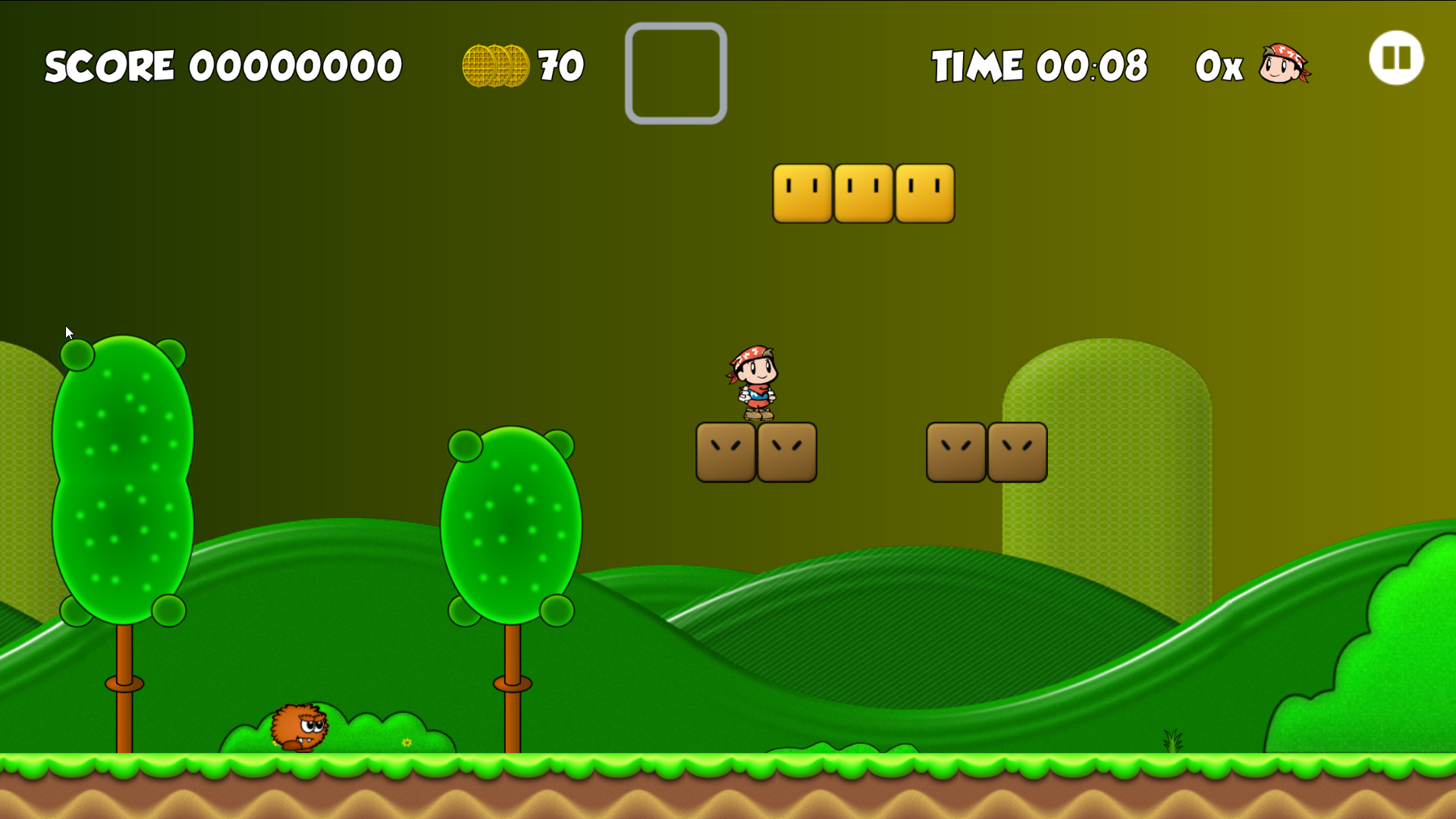Select the character head icon in the HUD
The height and width of the screenshot is (819, 1456).
[1285, 64]
